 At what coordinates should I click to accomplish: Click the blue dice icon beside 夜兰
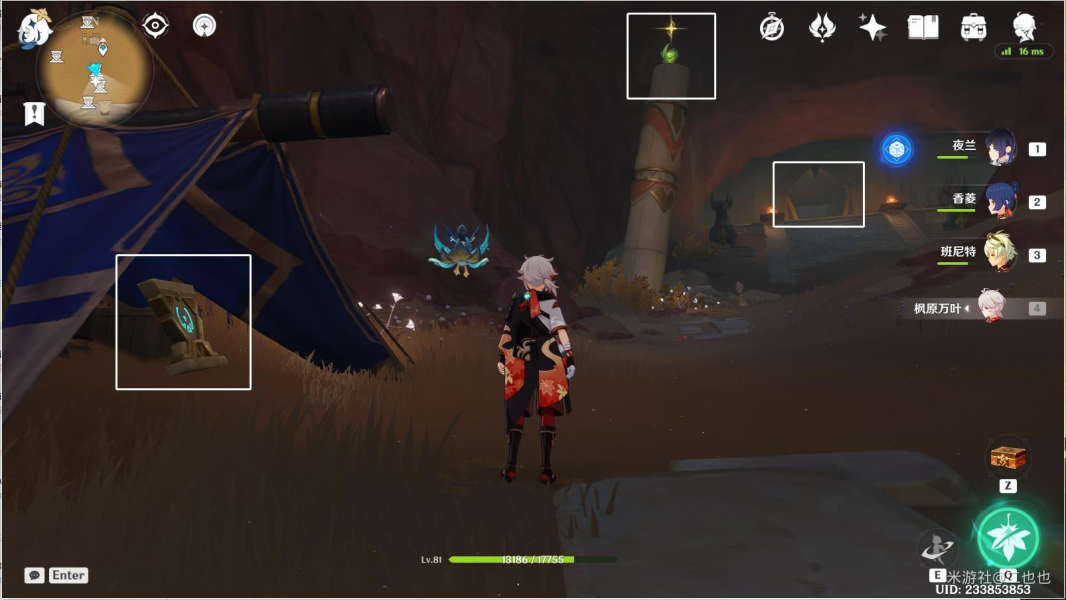896,150
